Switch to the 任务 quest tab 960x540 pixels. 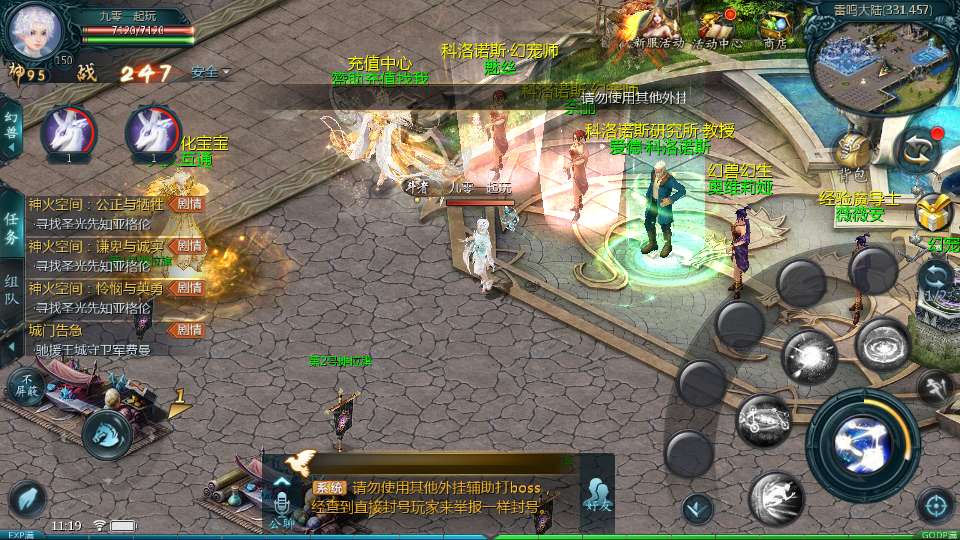pyautogui.click(x=11, y=228)
